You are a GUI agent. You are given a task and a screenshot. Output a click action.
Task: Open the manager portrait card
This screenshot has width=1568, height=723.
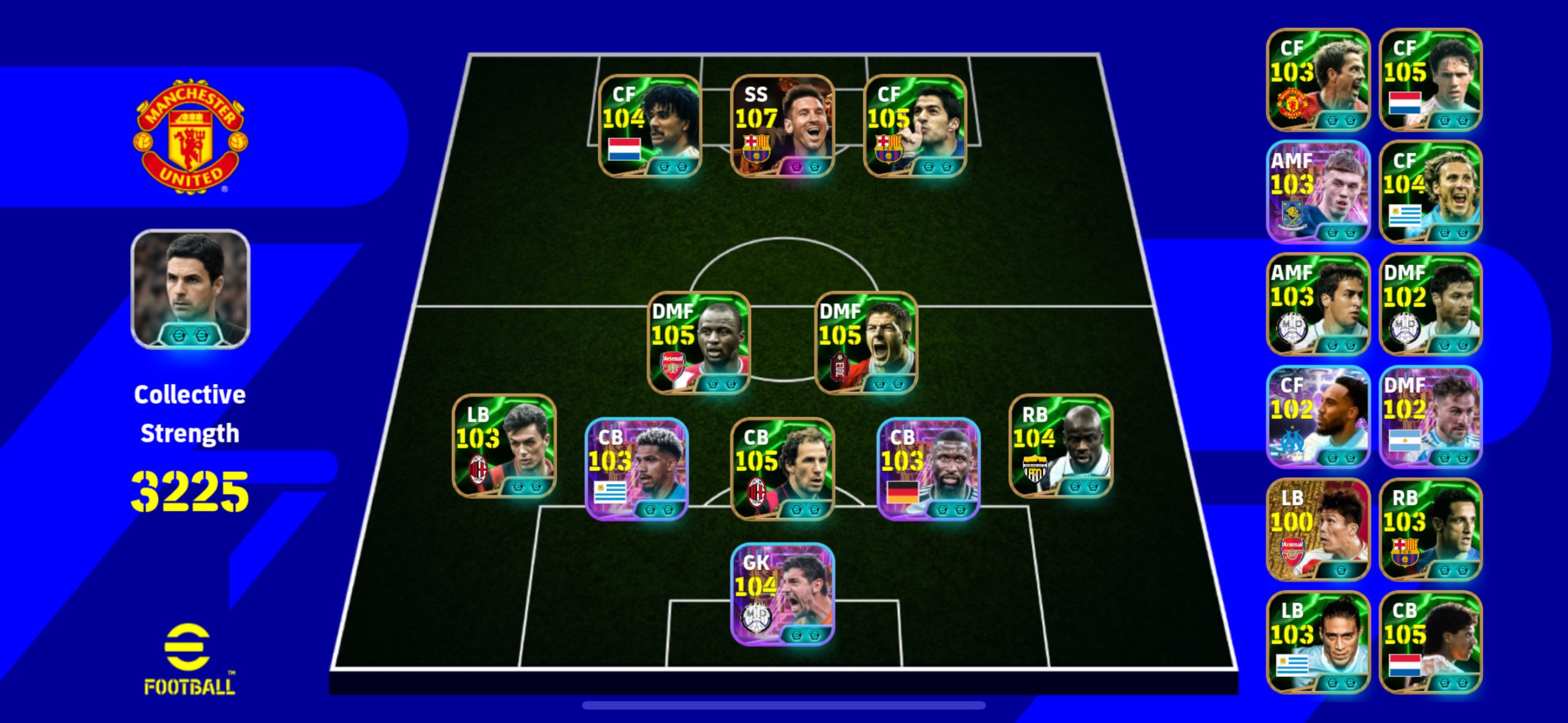click(190, 289)
